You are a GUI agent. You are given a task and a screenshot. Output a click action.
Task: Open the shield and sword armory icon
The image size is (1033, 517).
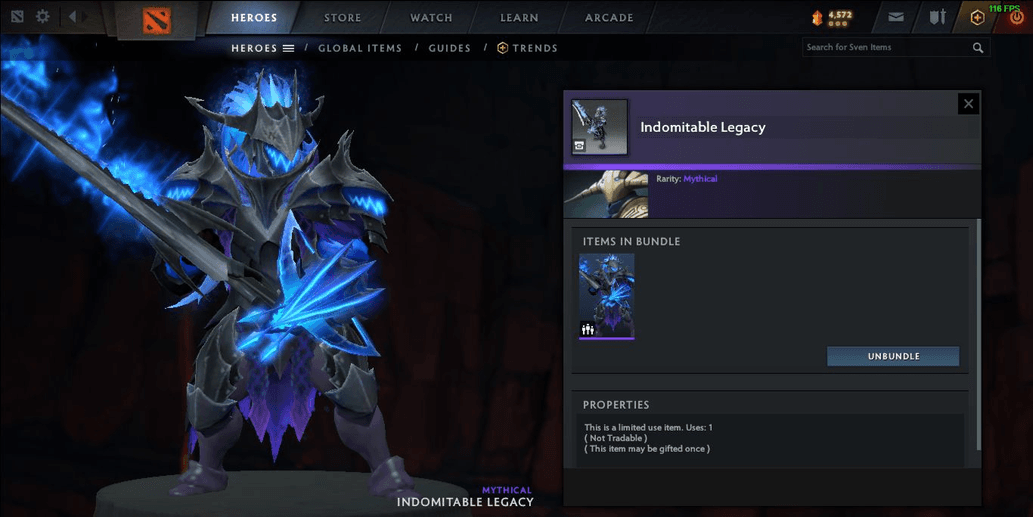937,17
